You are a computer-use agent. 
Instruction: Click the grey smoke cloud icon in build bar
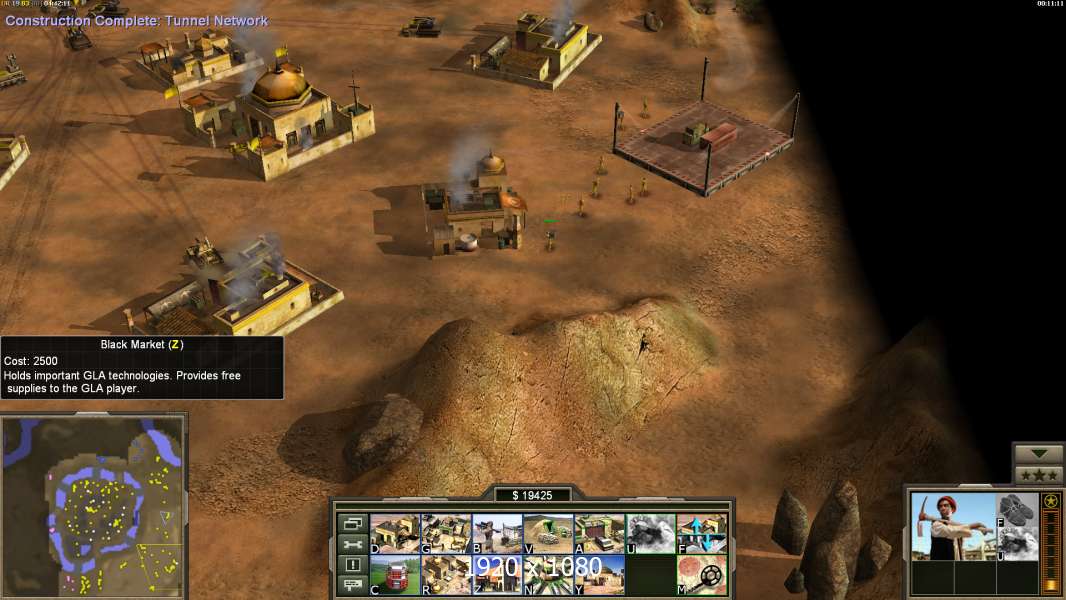[x=650, y=534]
